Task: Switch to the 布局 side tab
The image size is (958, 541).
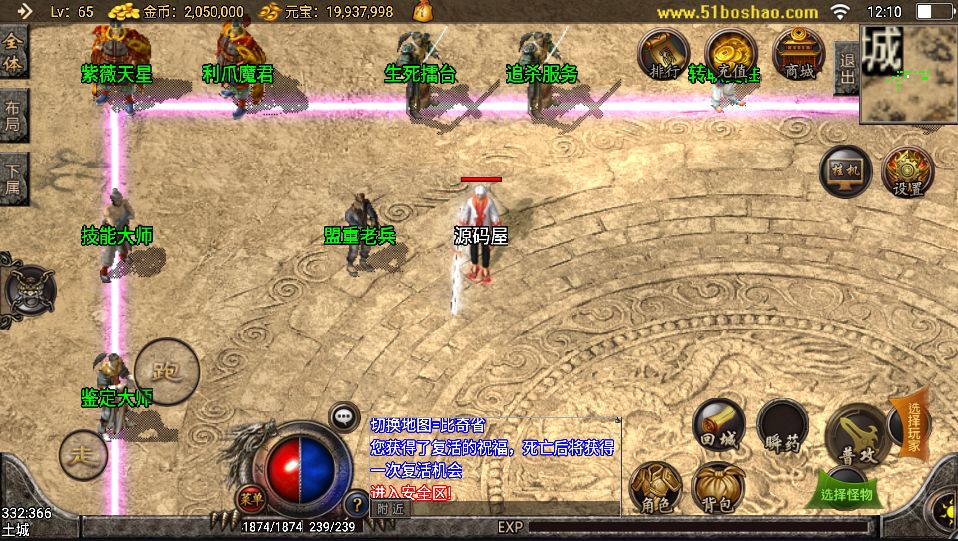Action: (13, 115)
